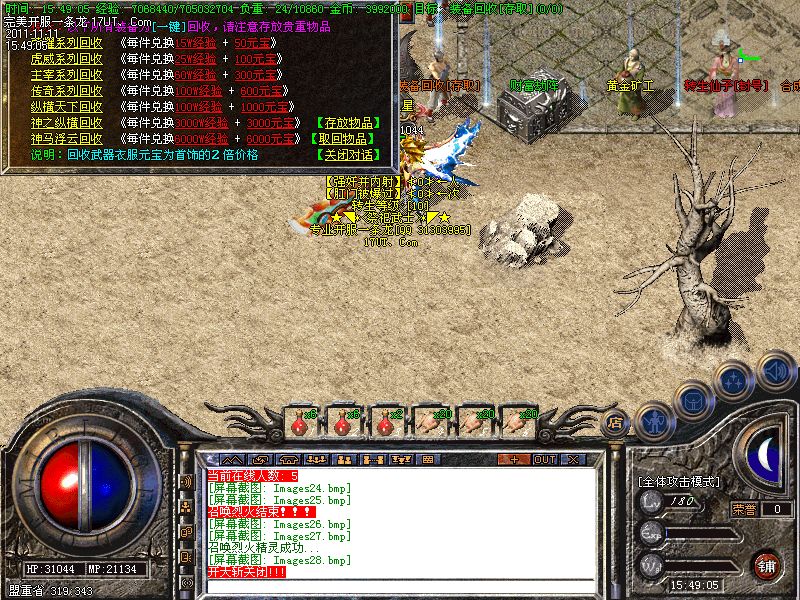Image resolution: width=800 pixels, height=600 pixels.
Task: Click the chat input field below log
Action: tap(400, 587)
